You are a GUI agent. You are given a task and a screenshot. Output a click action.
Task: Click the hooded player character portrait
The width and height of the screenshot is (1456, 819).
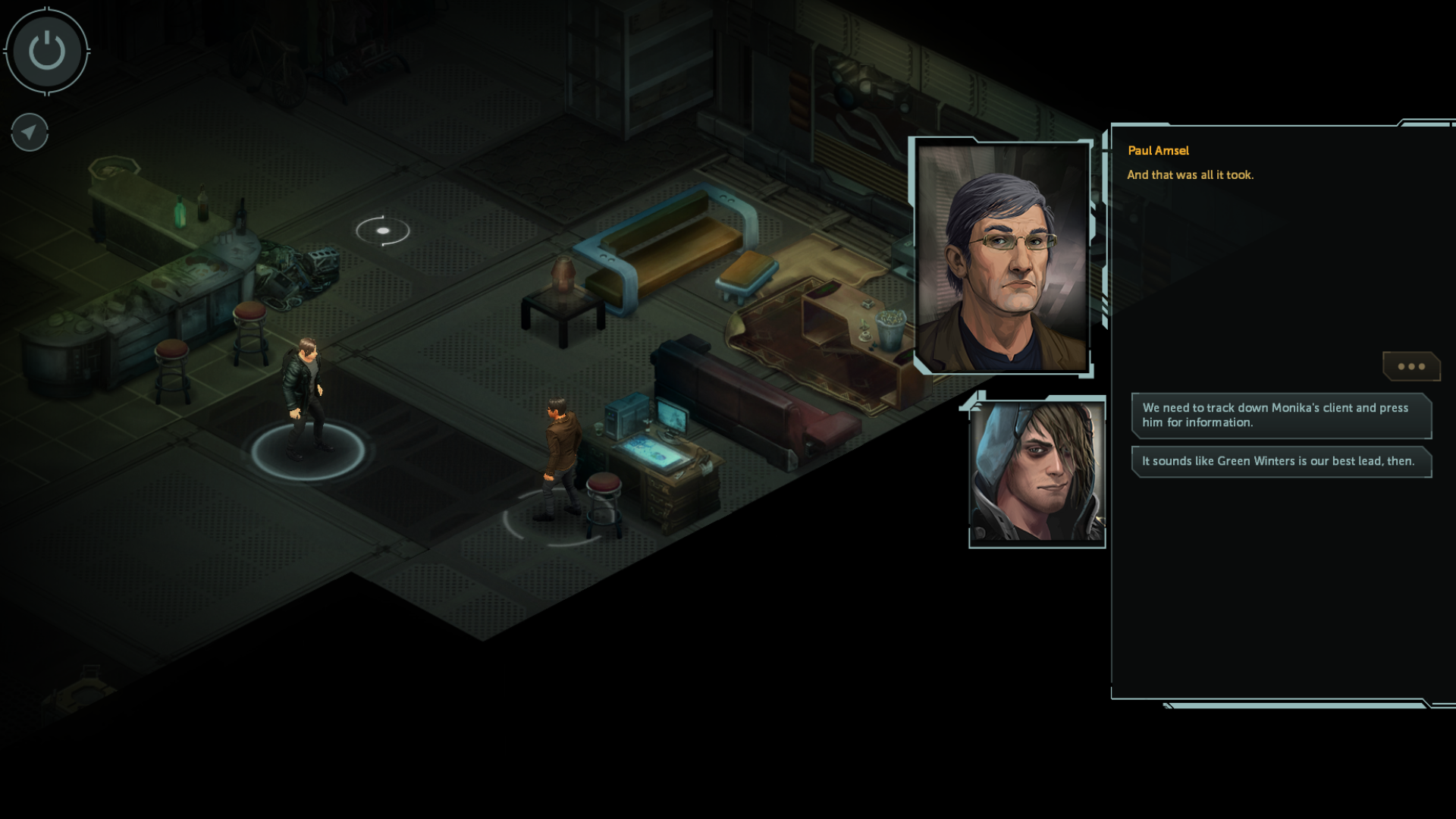tap(1037, 472)
